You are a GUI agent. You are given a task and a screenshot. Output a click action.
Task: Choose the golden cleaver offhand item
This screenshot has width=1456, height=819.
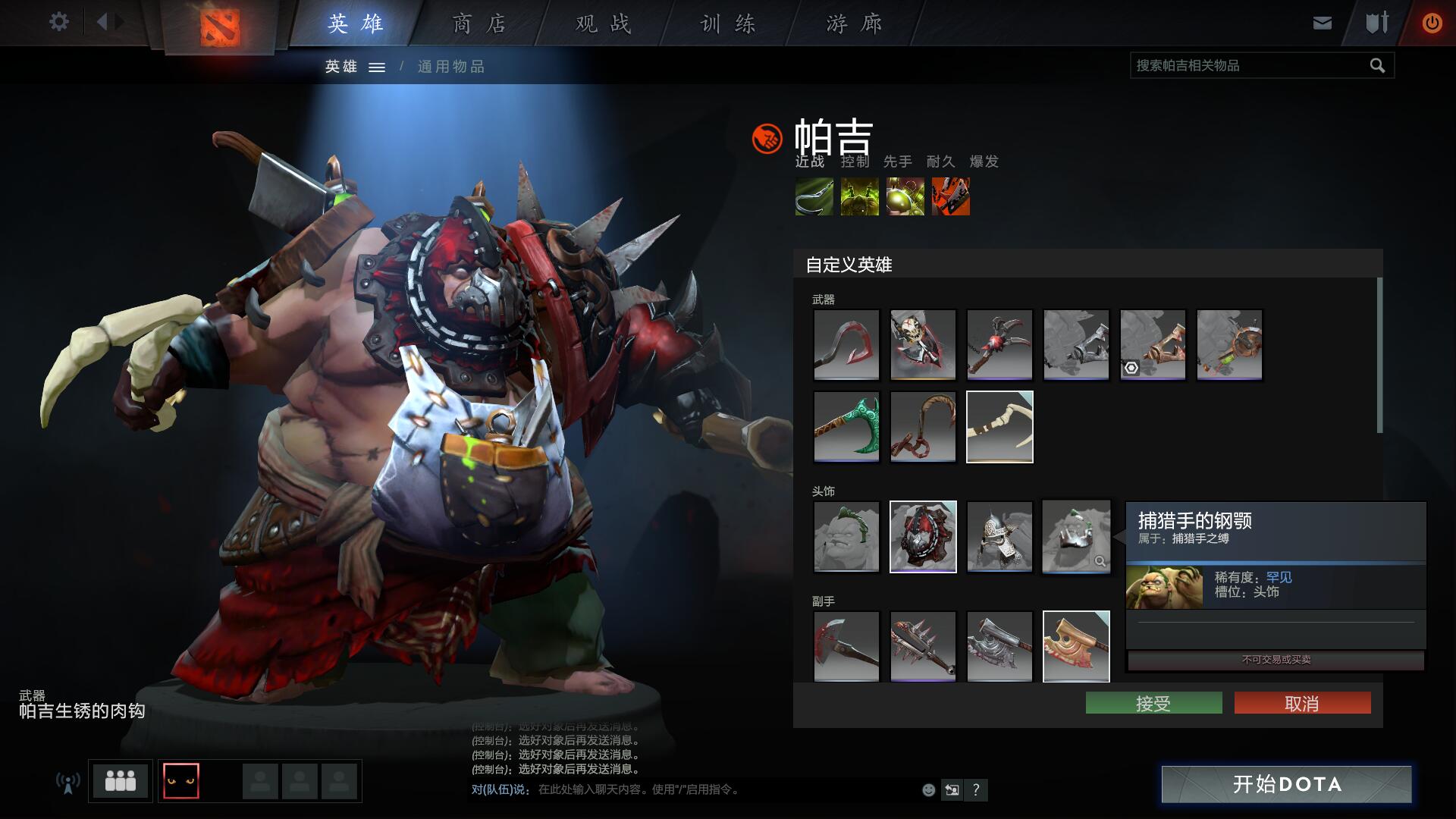coord(1075,646)
